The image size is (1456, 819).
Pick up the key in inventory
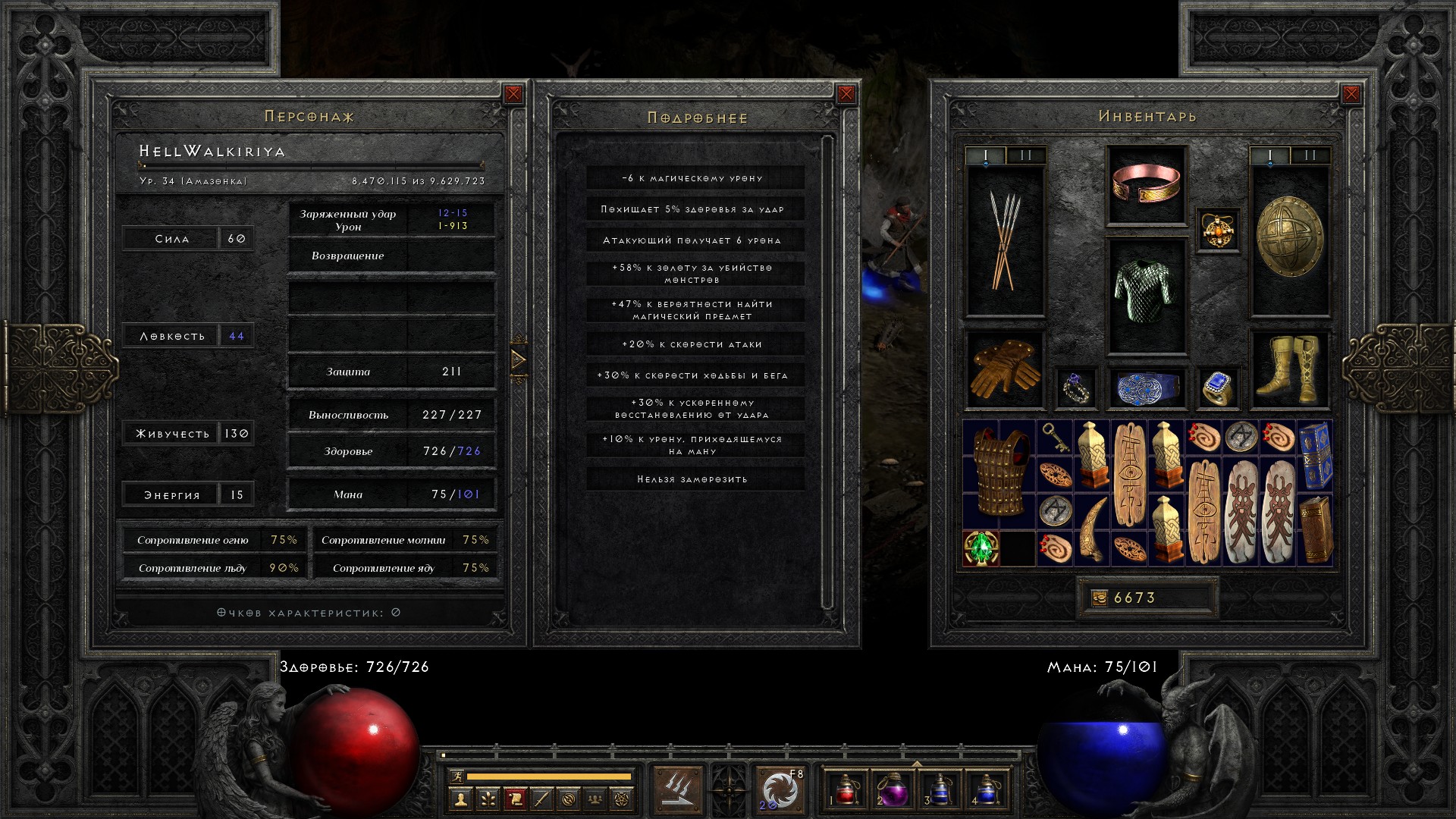1054,438
